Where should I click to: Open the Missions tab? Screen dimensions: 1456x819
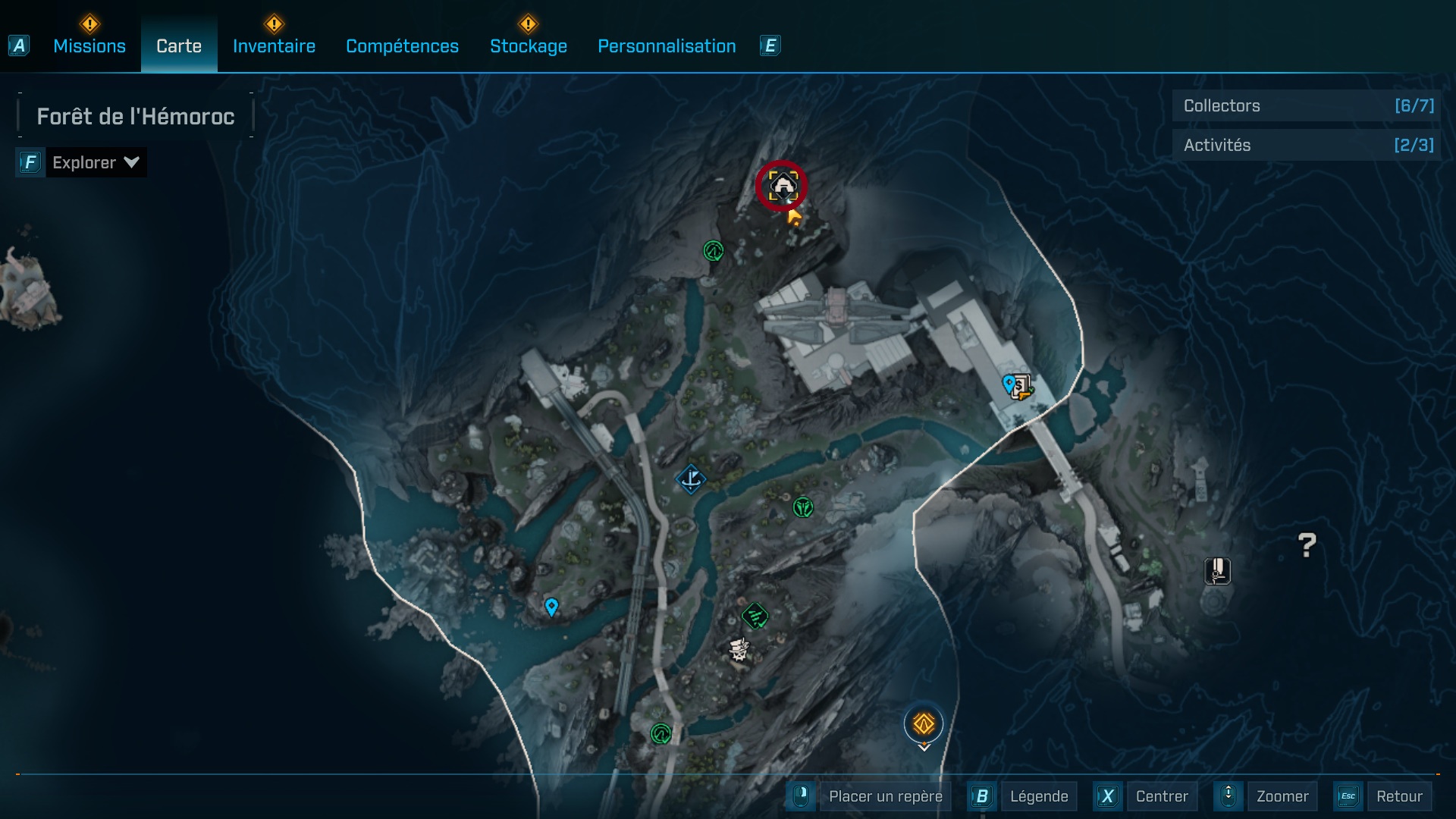[x=89, y=45]
